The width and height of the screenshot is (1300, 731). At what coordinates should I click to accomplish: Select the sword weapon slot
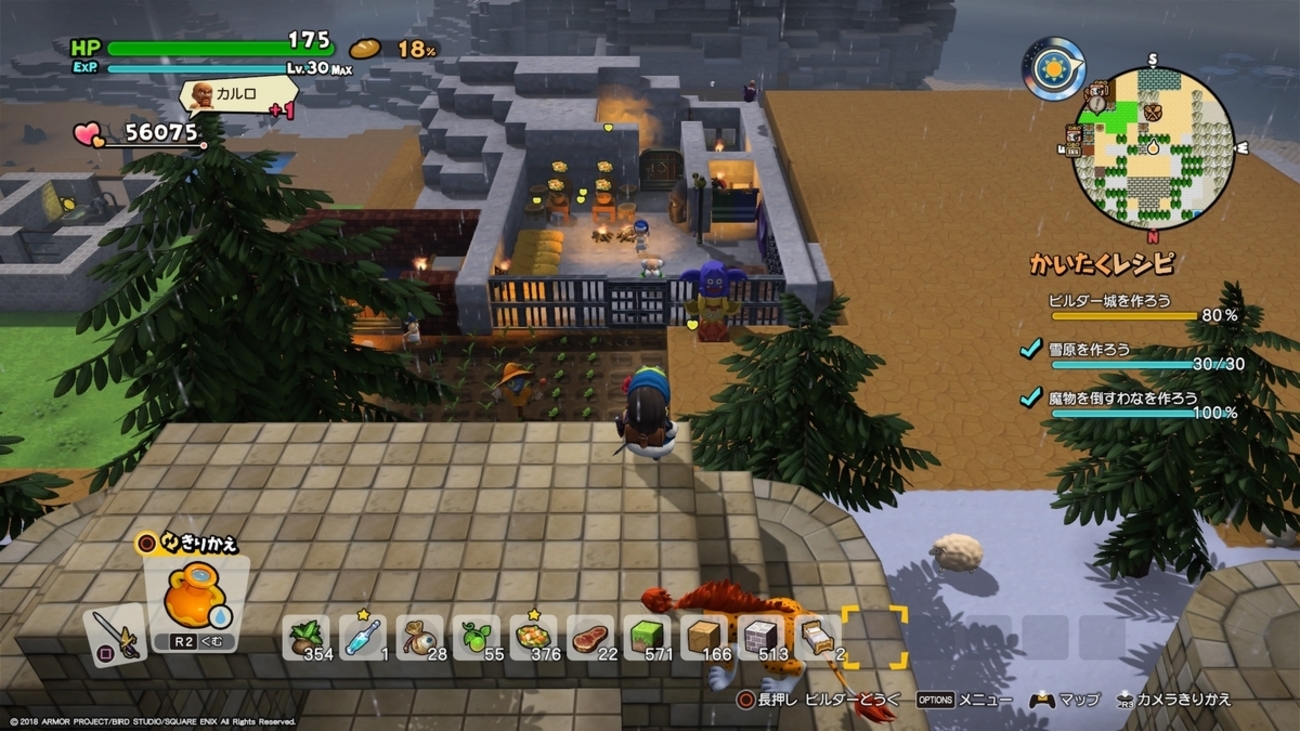(114, 633)
